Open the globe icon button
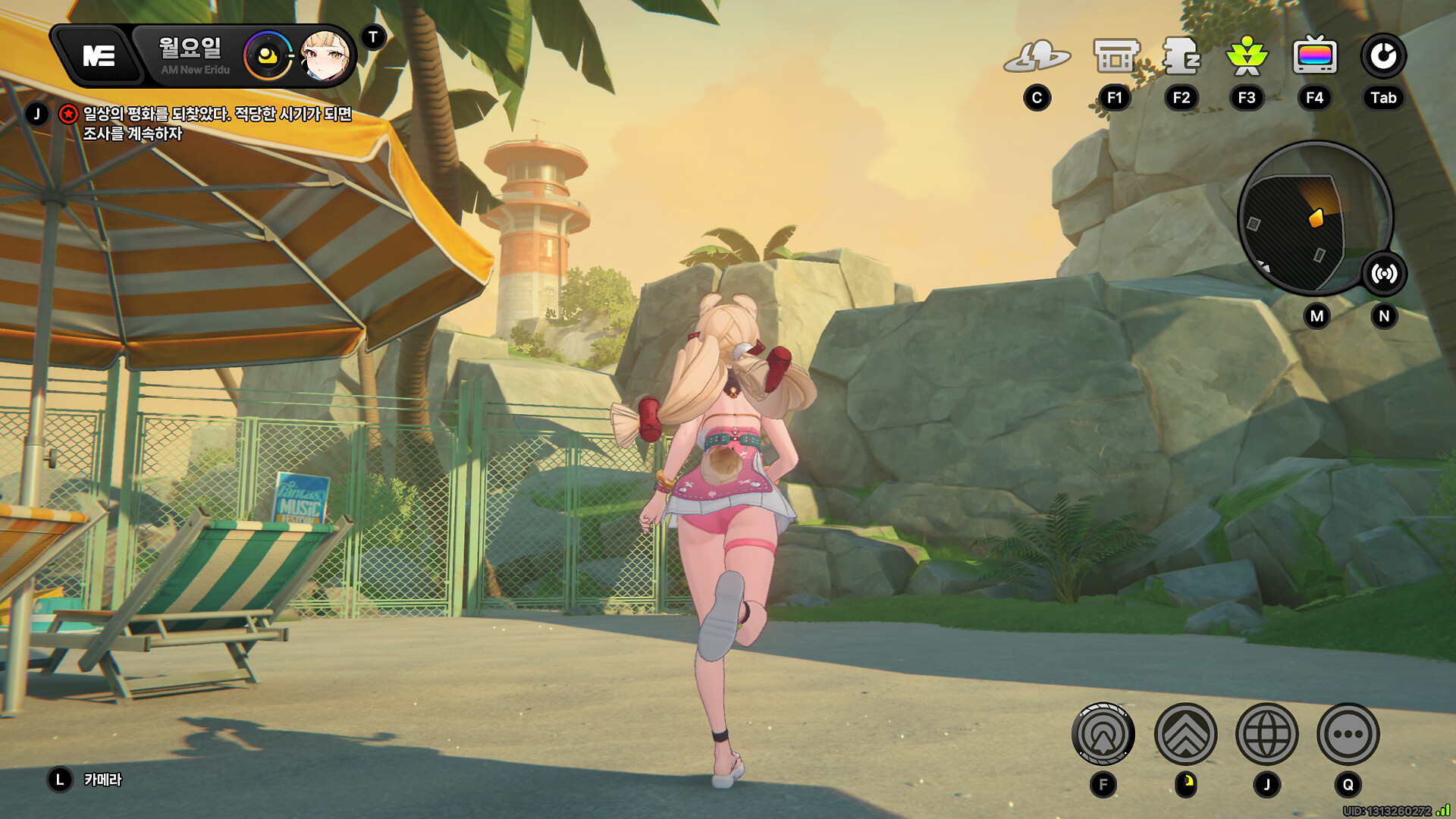 (x=1266, y=734)
